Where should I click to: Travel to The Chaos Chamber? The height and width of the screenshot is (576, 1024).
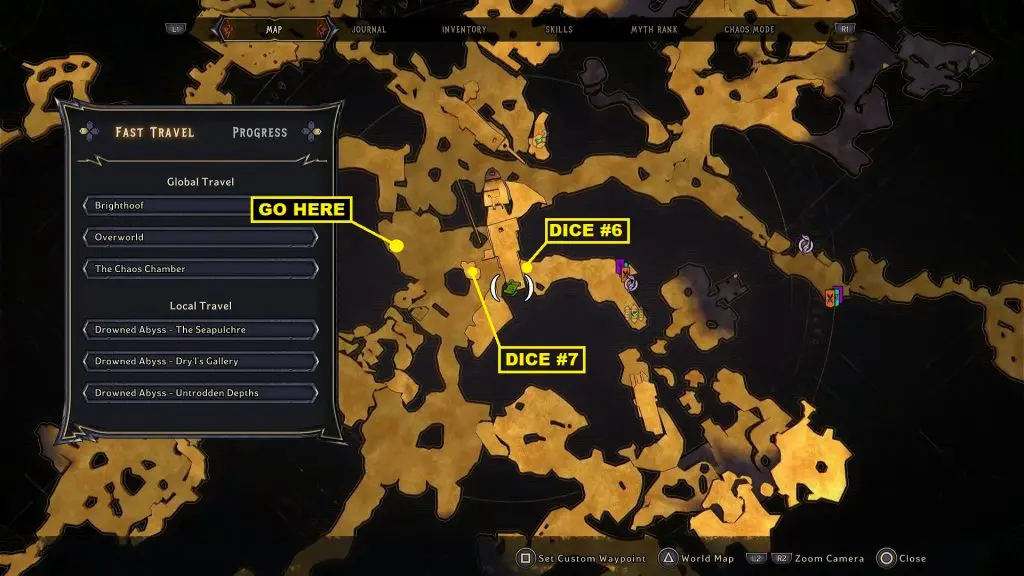(201, 269)
